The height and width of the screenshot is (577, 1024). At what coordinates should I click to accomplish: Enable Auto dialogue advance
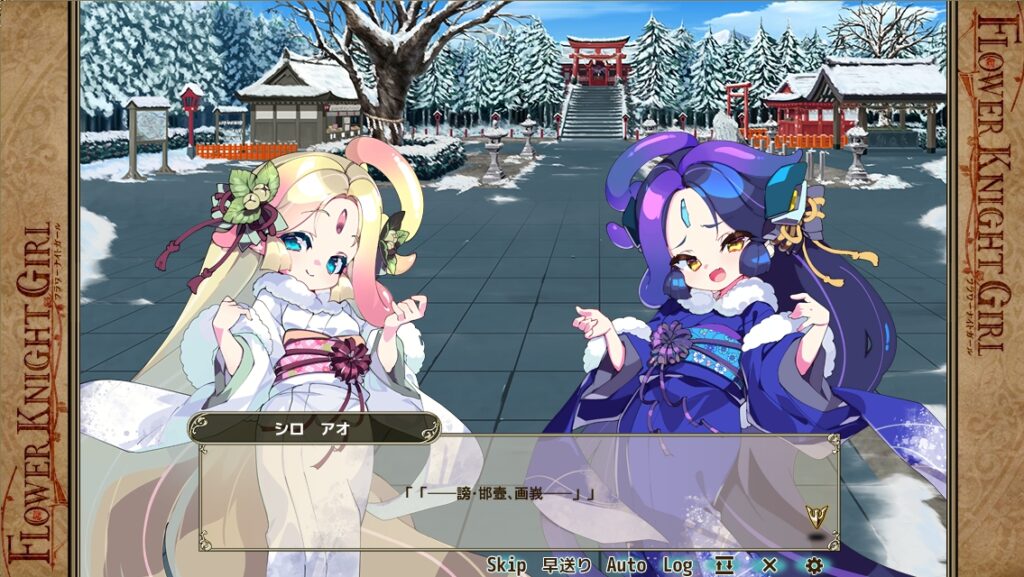pyautogui.click(x=626, y=565)
